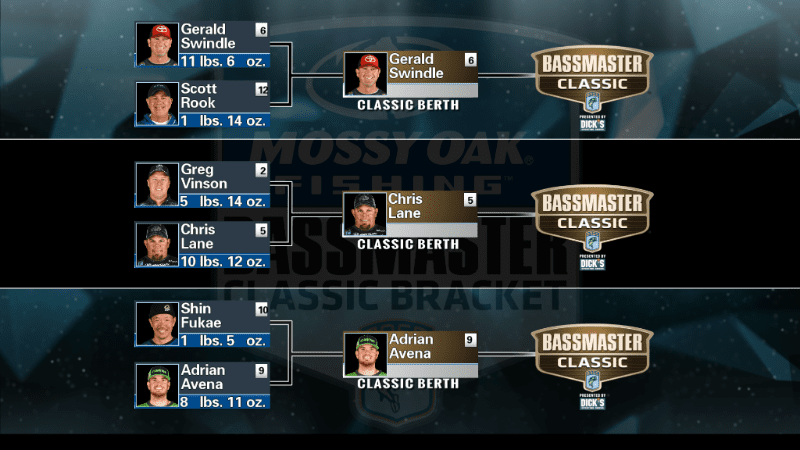The height and width of the screenshot is (450, 800).
Task: Click Scott Rook's portrait thumbnail
Action: point(156,104)
